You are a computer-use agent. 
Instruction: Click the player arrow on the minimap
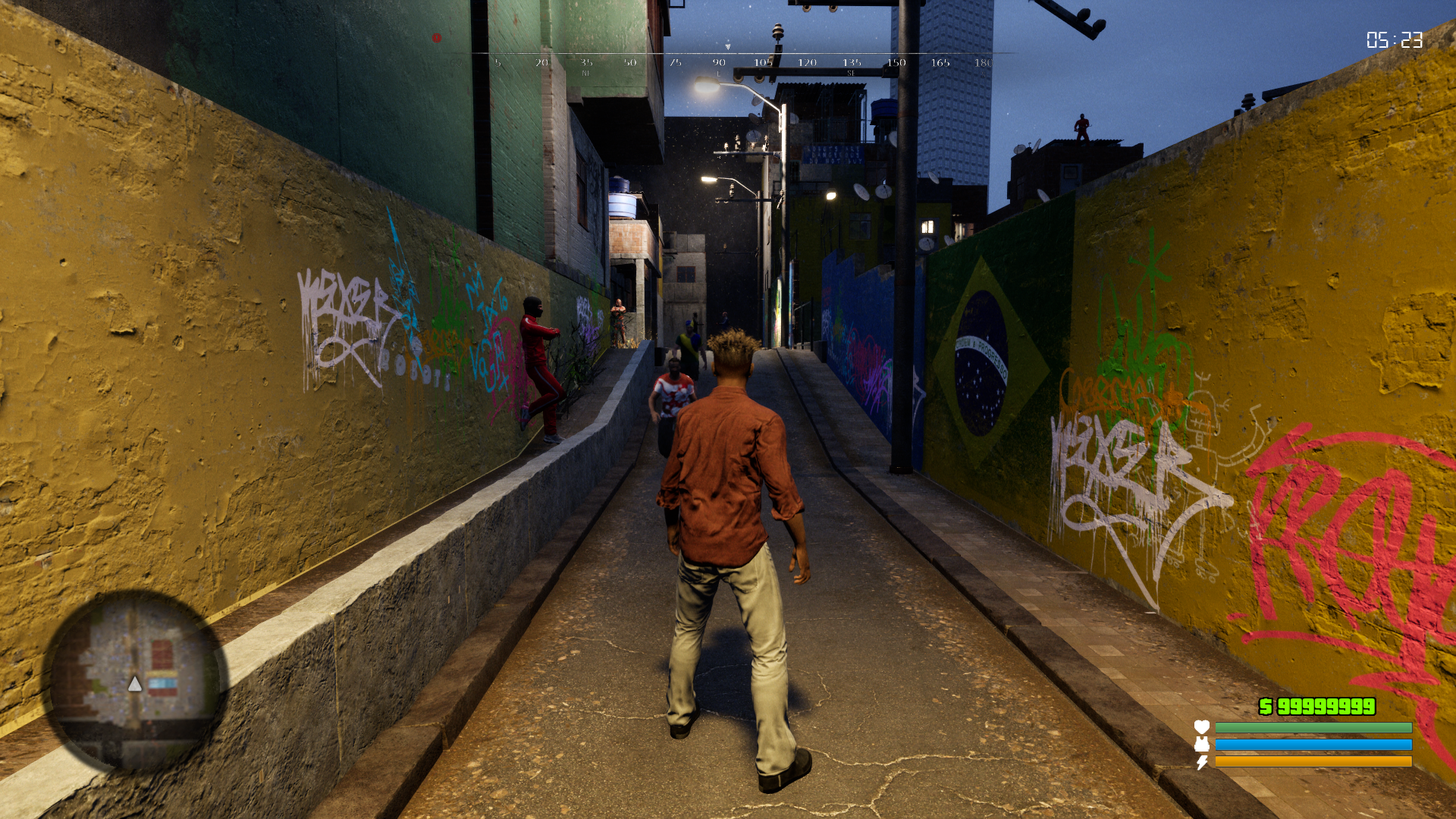point(135,685)
